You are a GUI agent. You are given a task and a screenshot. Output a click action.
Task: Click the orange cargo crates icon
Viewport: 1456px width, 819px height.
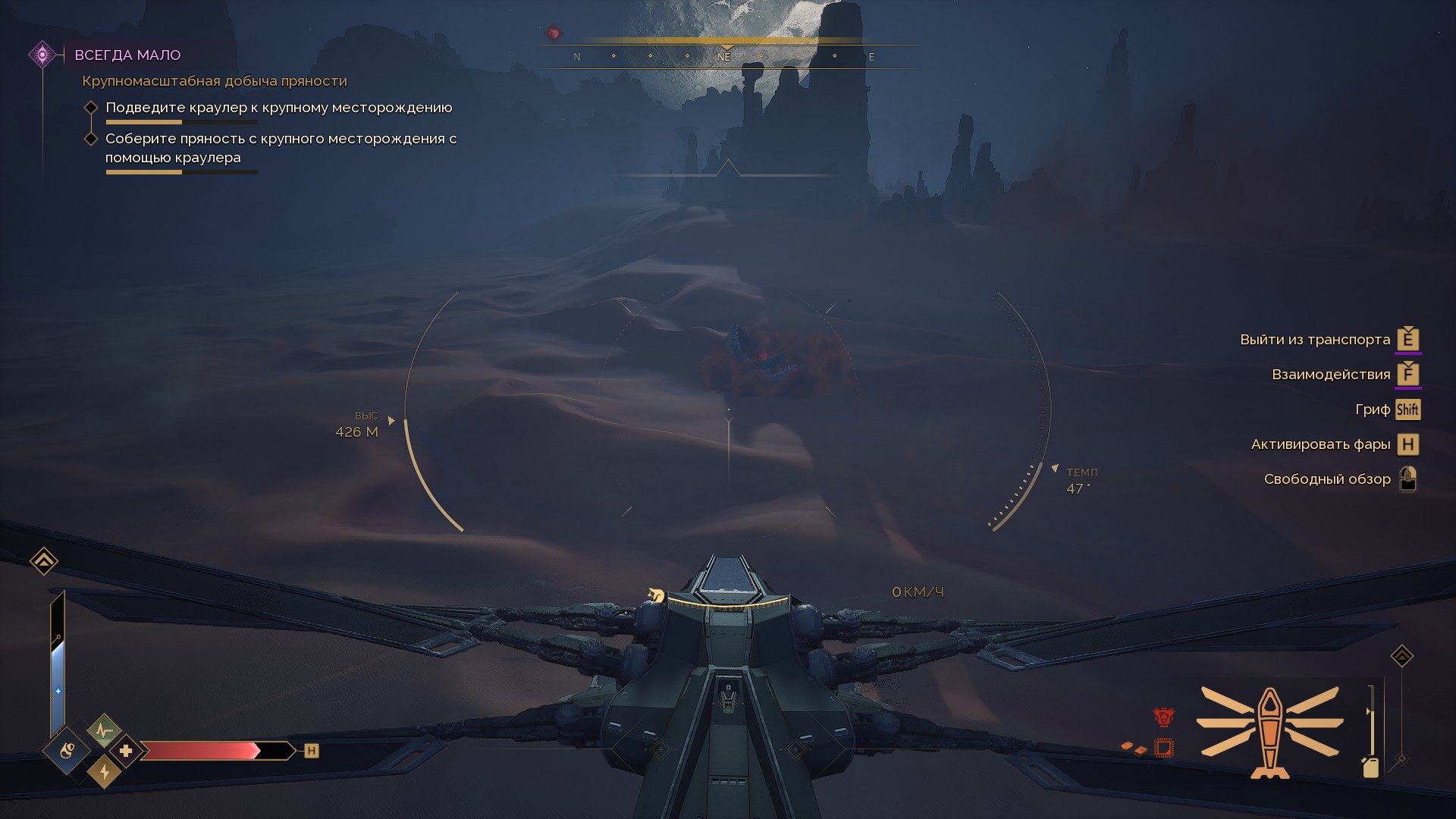[x=1134, y=748]
